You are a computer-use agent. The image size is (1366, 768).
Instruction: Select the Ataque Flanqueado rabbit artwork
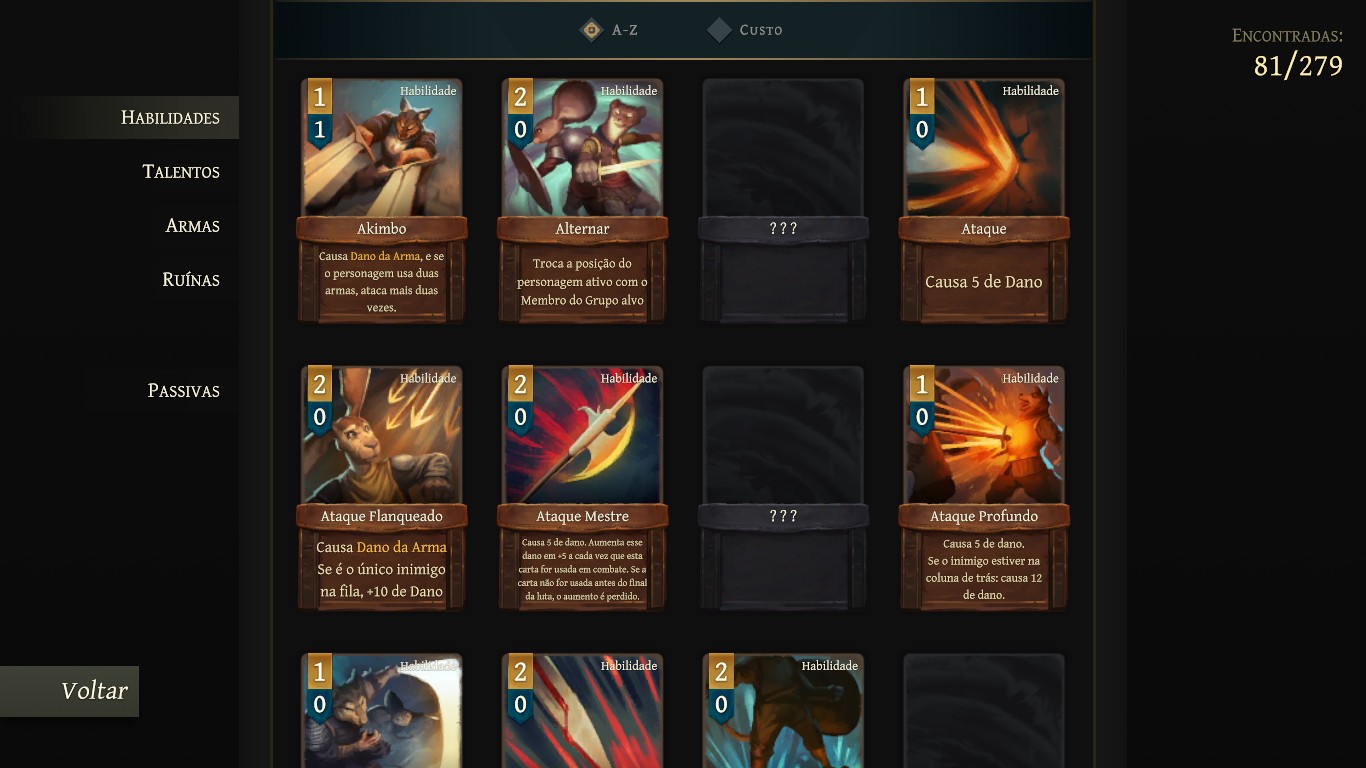pos(380,438)
